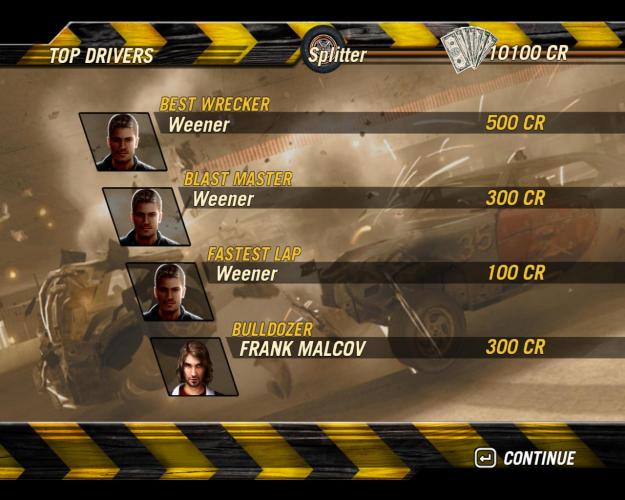The width and height of the screenshot is (625, 500).
Task: Click the Fastest Lap driver portrait
Action: [x=170, y=291]
